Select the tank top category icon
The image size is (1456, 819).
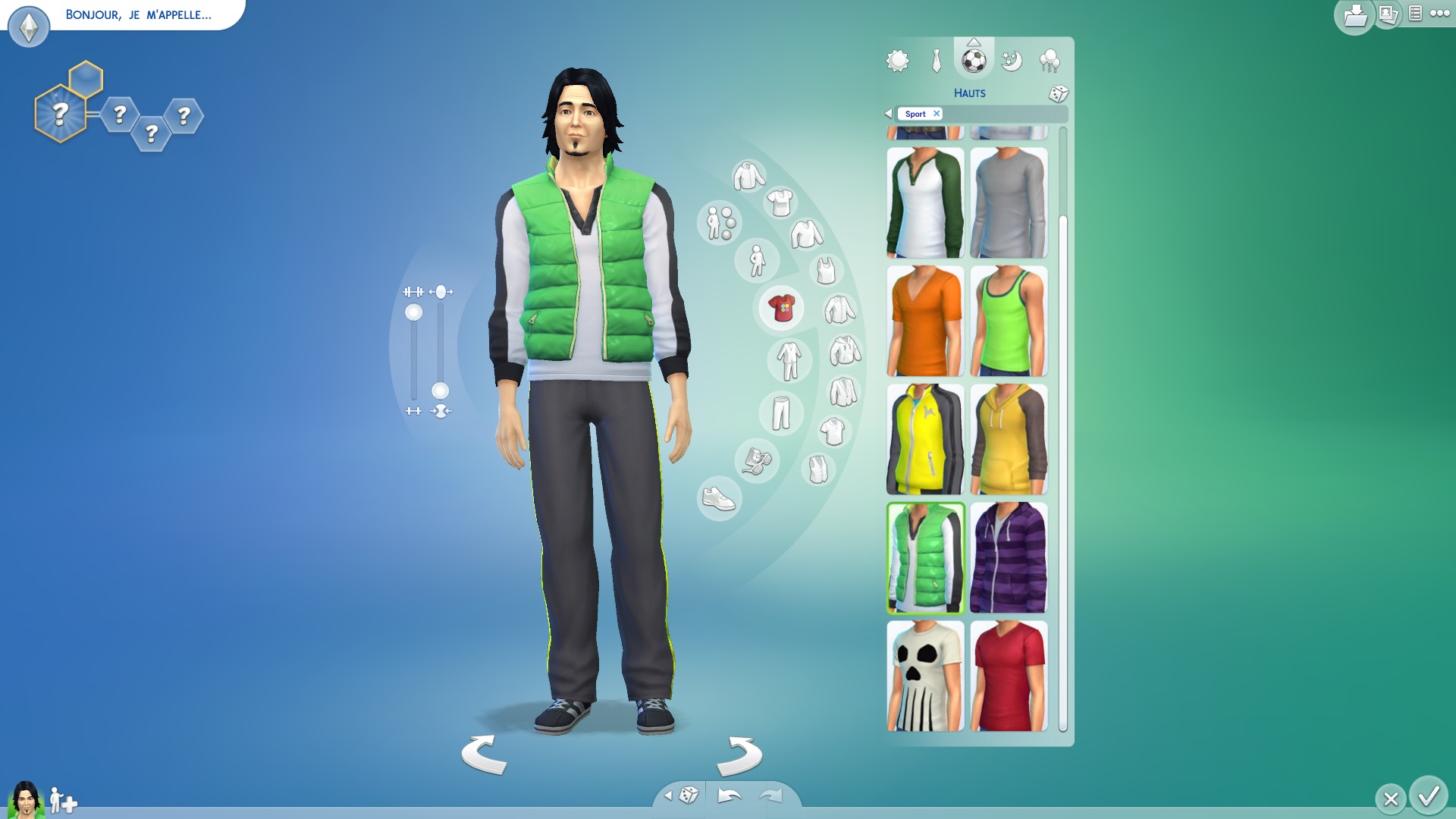coord(824,269)
